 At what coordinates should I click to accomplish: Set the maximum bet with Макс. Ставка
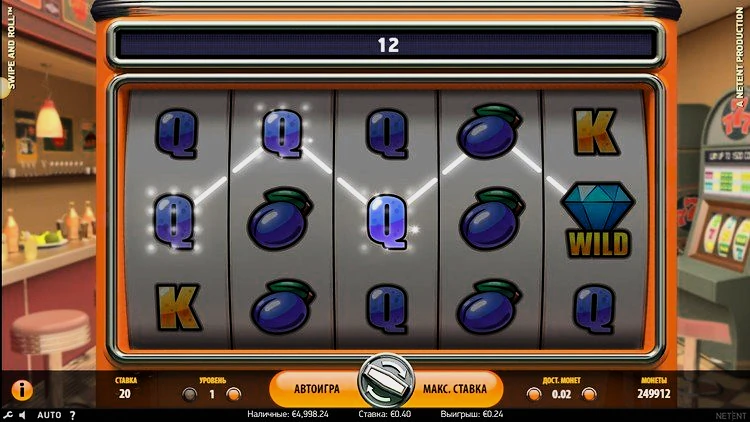[x=454, y=387]
